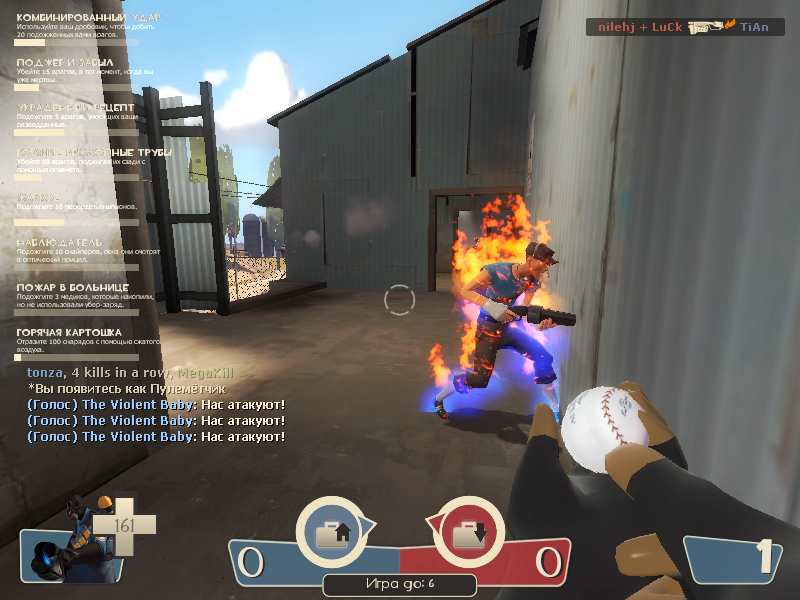Select the Пулемётчик respawn class chat line
The height and width of the screenshot is (600, 800).
tap(127, 388)
